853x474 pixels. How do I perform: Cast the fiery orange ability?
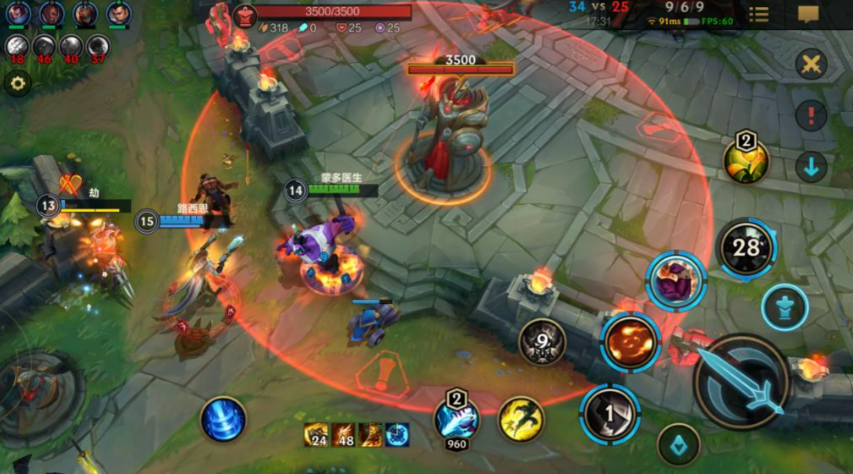pyautogui.click(x=630, y=341)
